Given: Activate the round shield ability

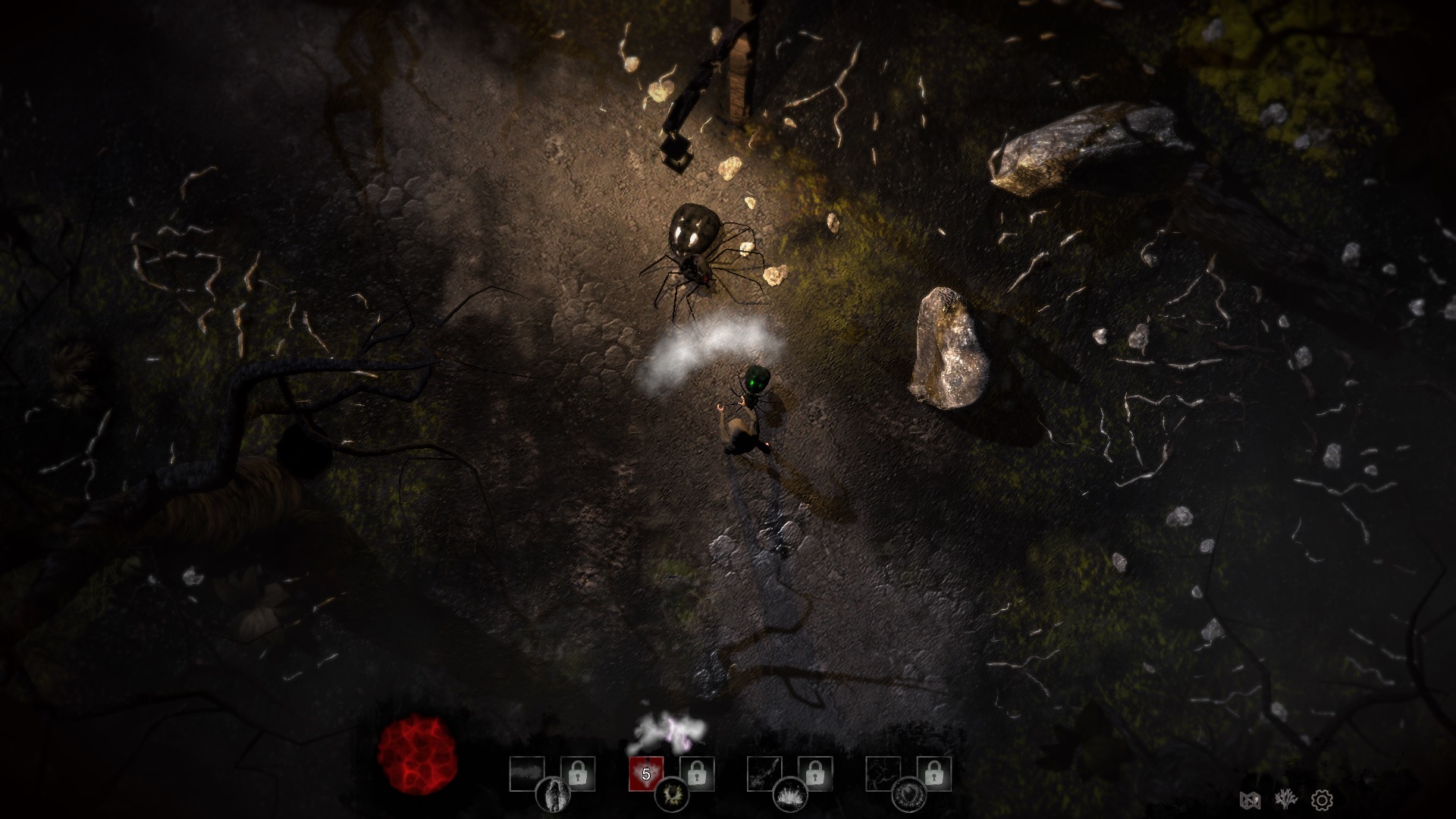Looking at the screenshot, I should tap(908, 794).
